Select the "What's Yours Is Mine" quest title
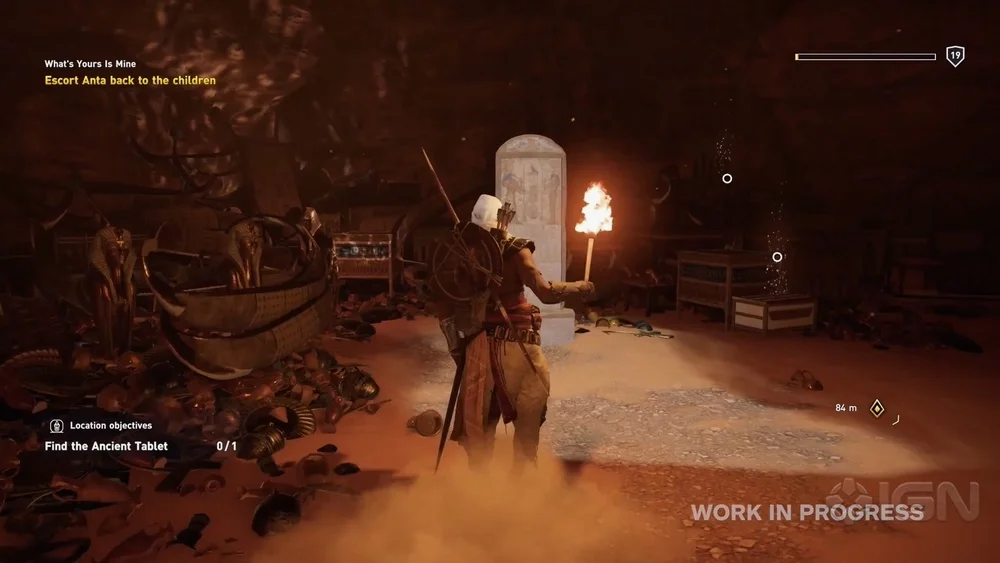Viewport: 1000px width, 563px height. [x=90, y=64]
